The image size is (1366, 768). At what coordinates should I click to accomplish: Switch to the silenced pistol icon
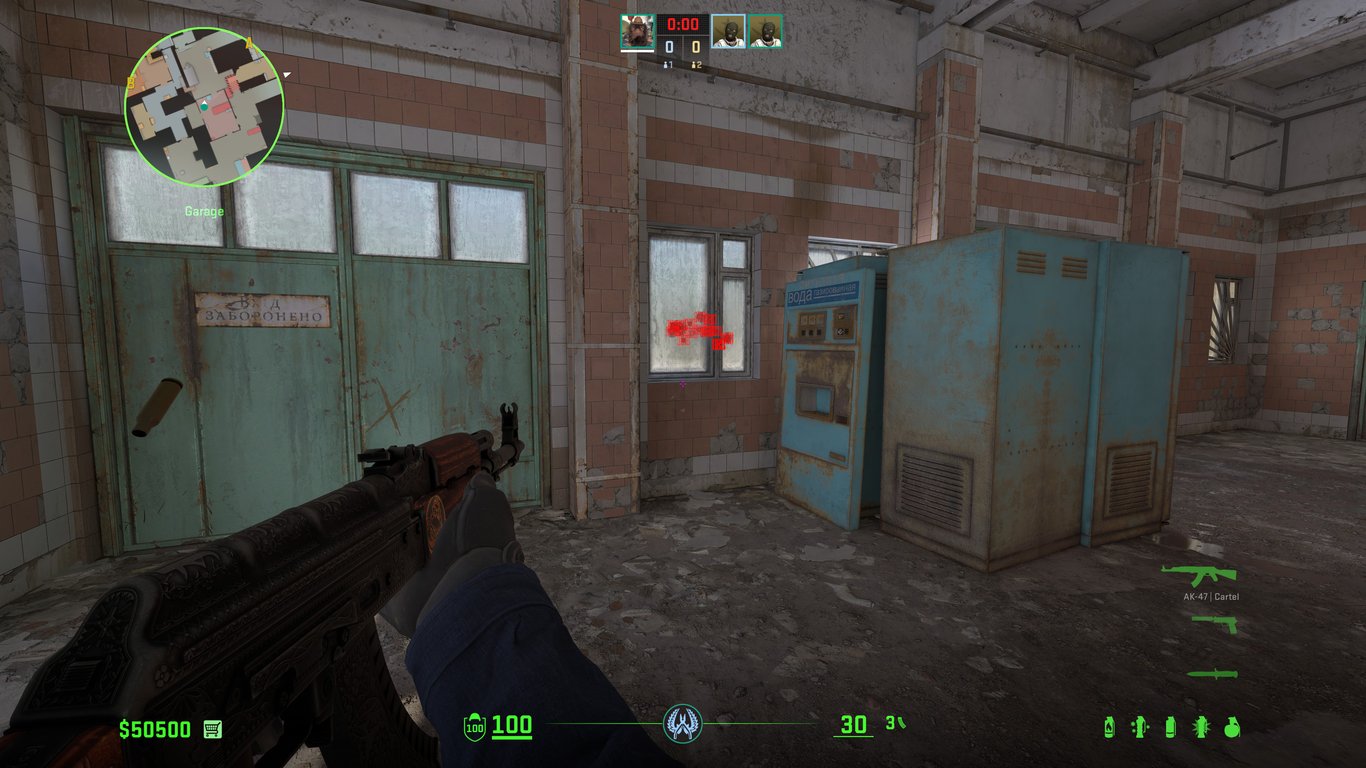click(1215, 624)
